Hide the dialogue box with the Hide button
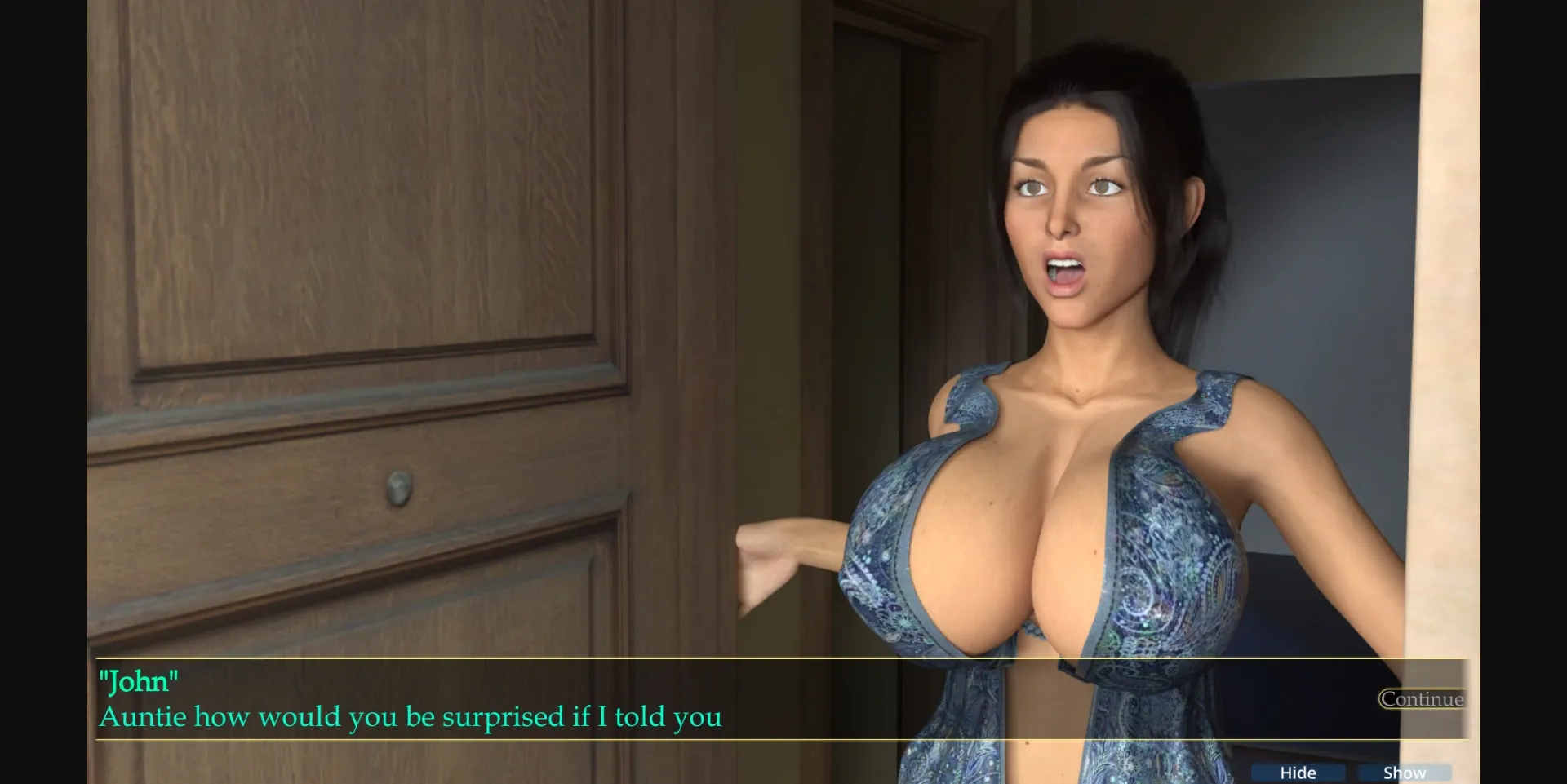Screen dimensions: 1567x784 1297,772
